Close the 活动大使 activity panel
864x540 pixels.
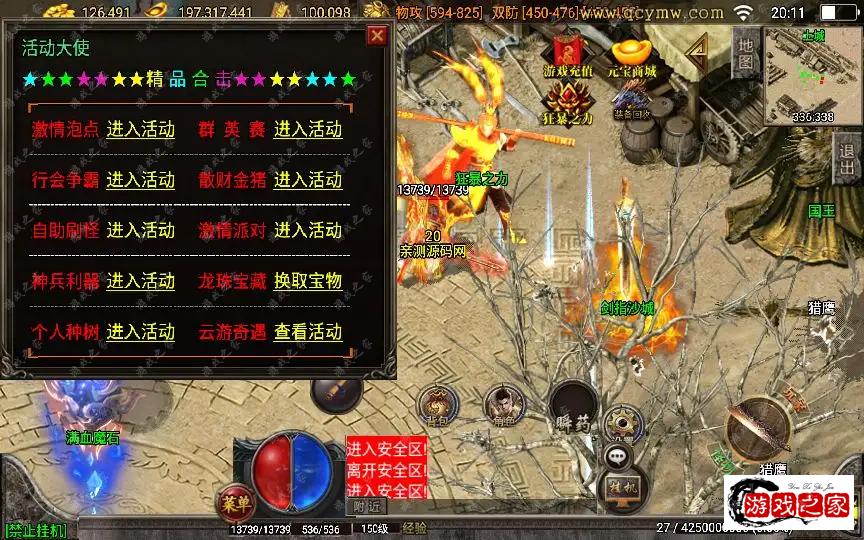click(x=376, y=37)
